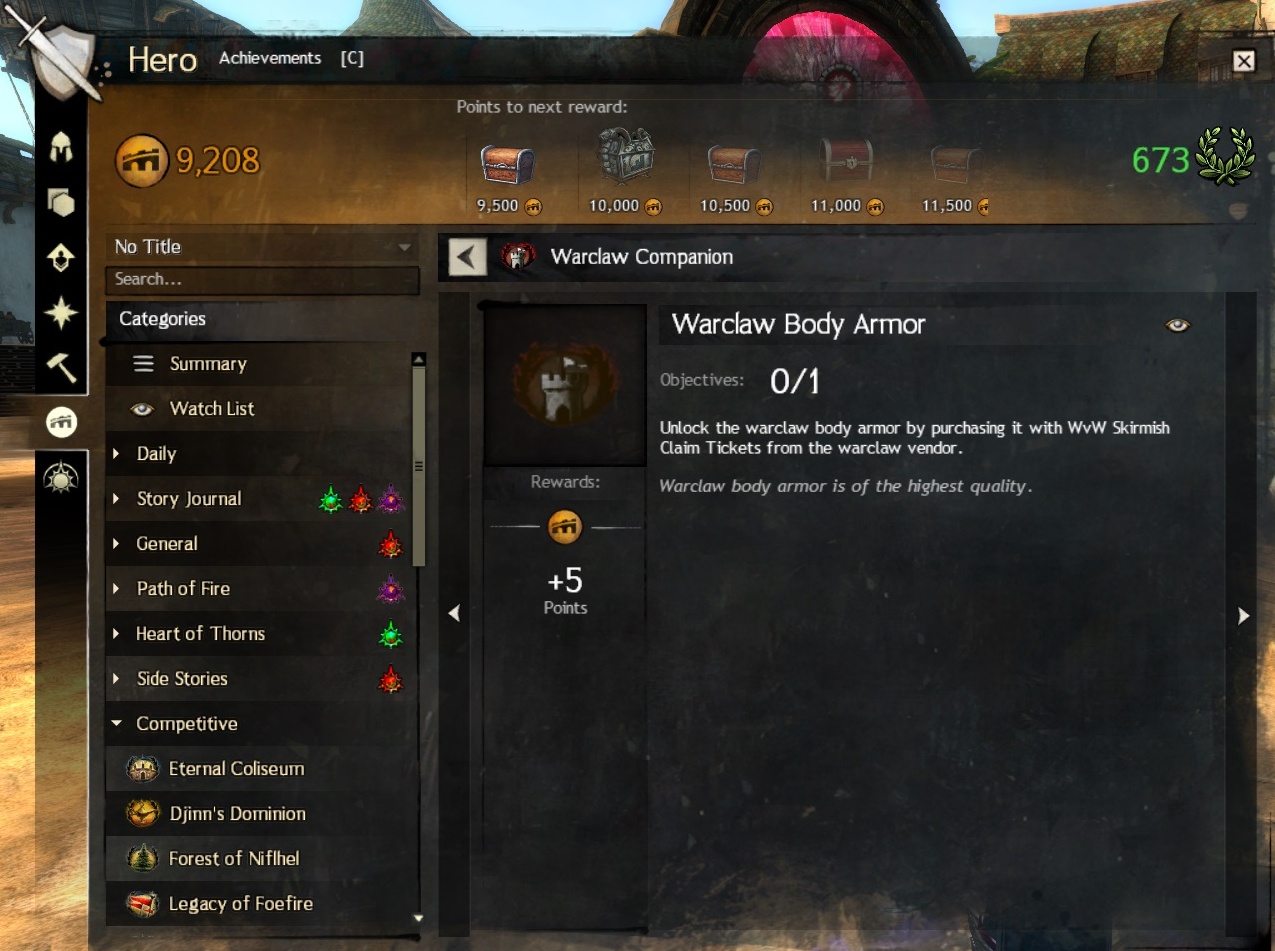Expand the Story Journal category

pyautogui.click(x=189, y=499)
